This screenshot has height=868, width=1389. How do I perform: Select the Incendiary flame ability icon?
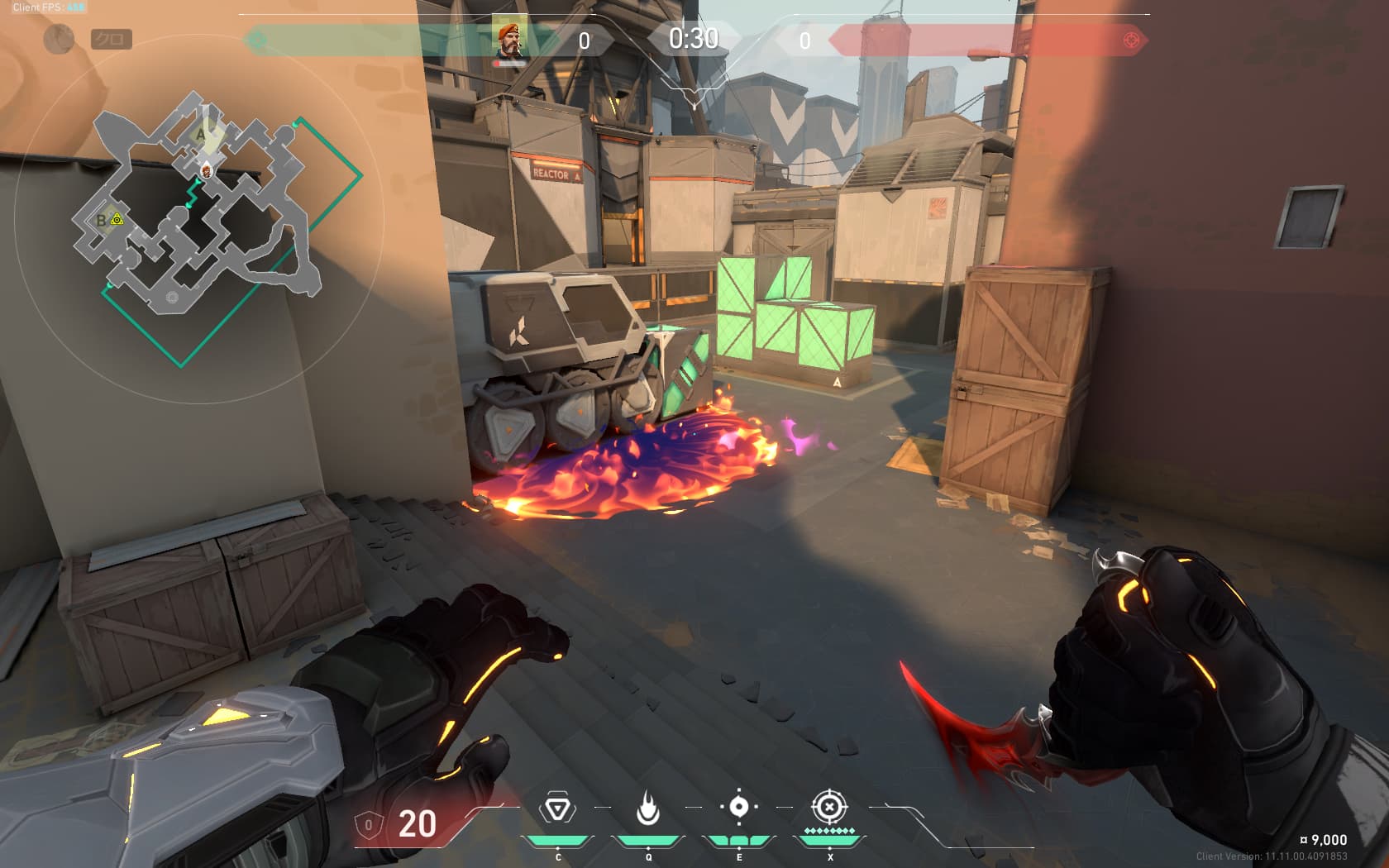click(648, 808)
